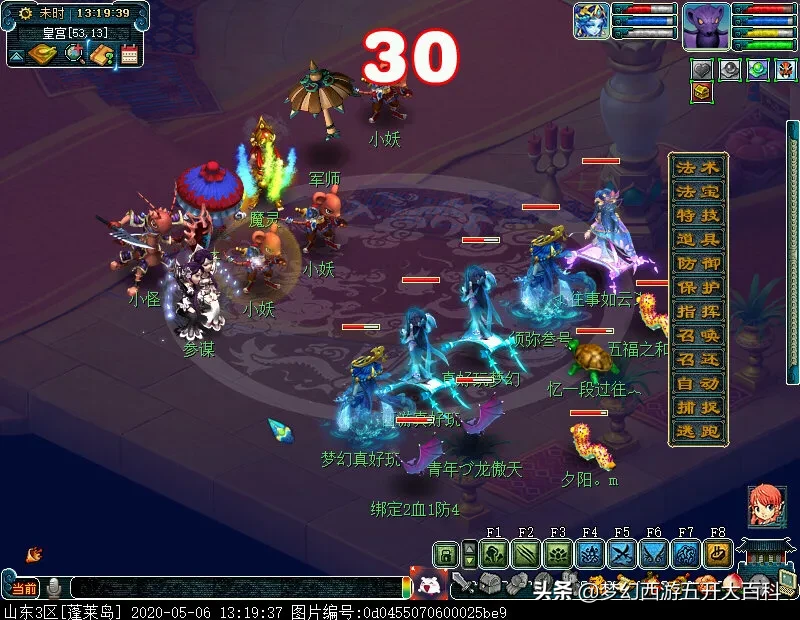Choose the 法术 spell command
The width and height of the screenshot is (800, 620).
[x=697, y=167]
